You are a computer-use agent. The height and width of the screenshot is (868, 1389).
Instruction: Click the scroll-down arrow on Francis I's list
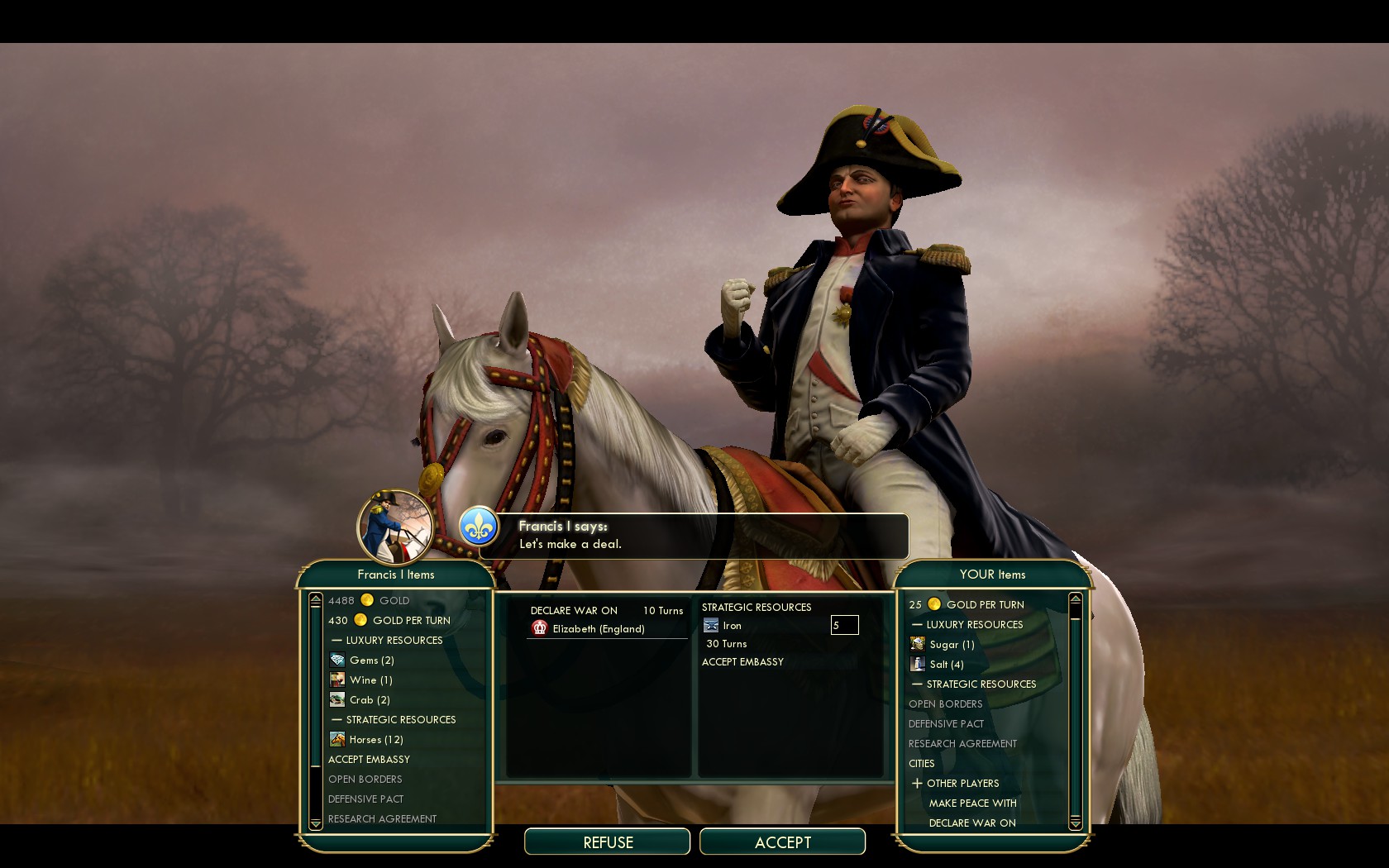point(315,823)
